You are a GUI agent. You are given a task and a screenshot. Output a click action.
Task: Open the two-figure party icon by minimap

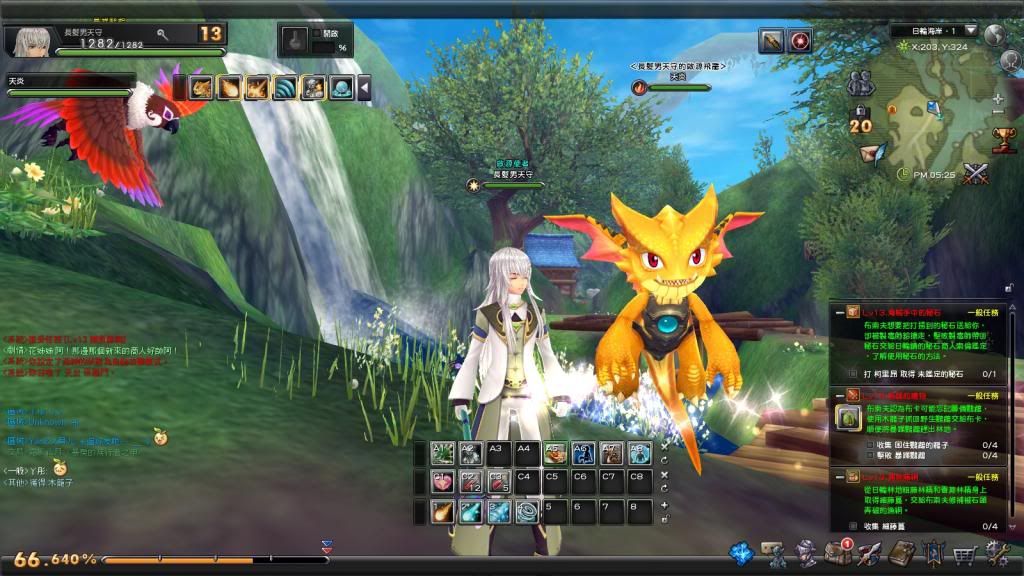860,84
